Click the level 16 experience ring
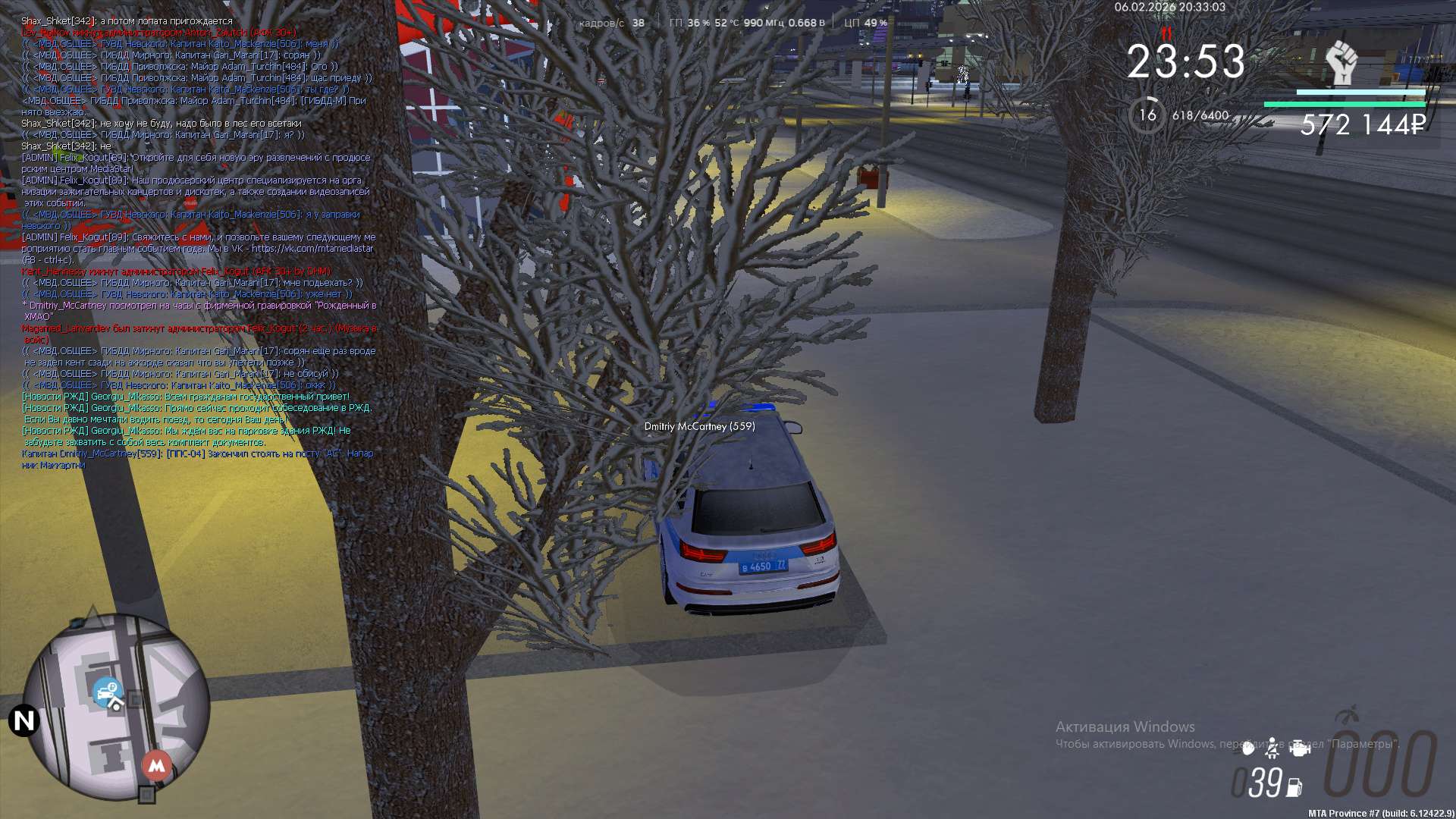 tap(1147, 115)
